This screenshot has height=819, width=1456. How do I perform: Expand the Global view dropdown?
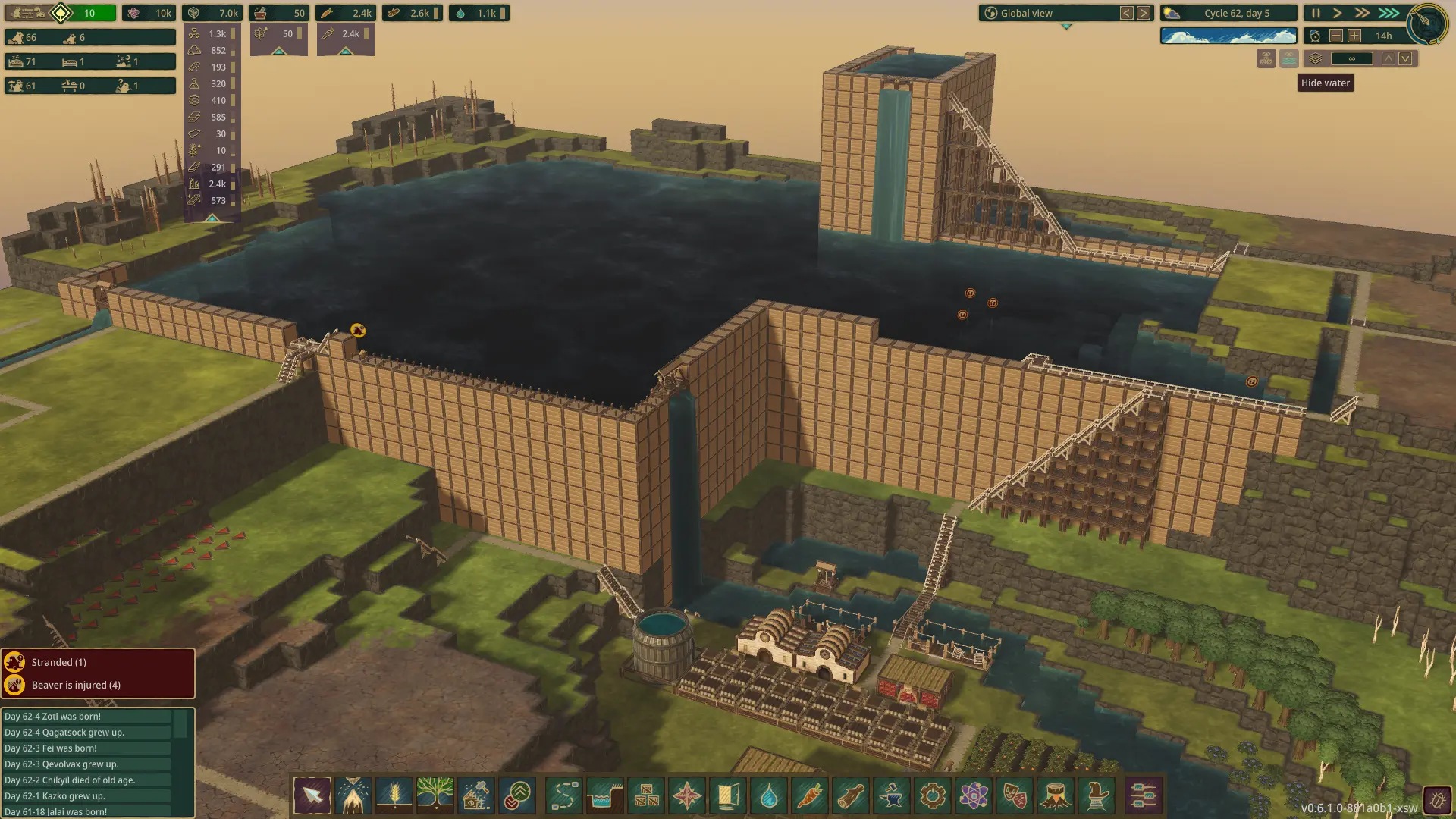pos(1065,26)
